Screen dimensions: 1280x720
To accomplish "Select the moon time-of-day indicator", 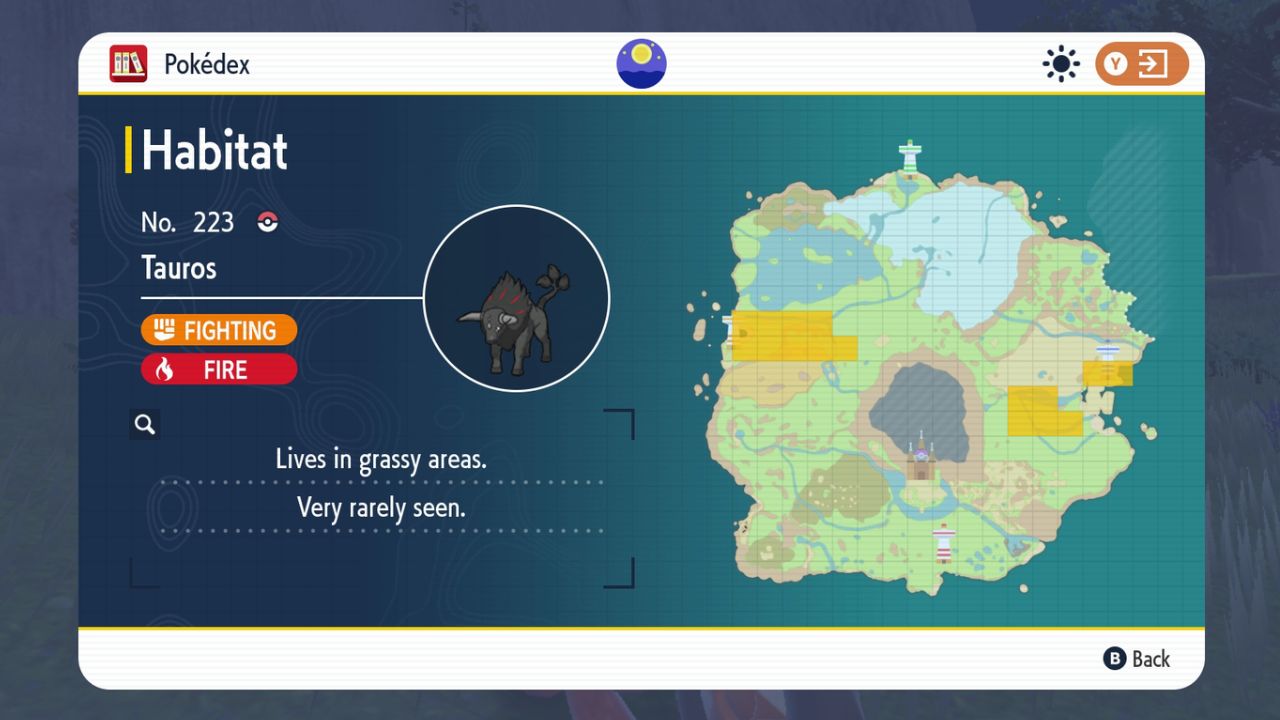I will (640, 63).
